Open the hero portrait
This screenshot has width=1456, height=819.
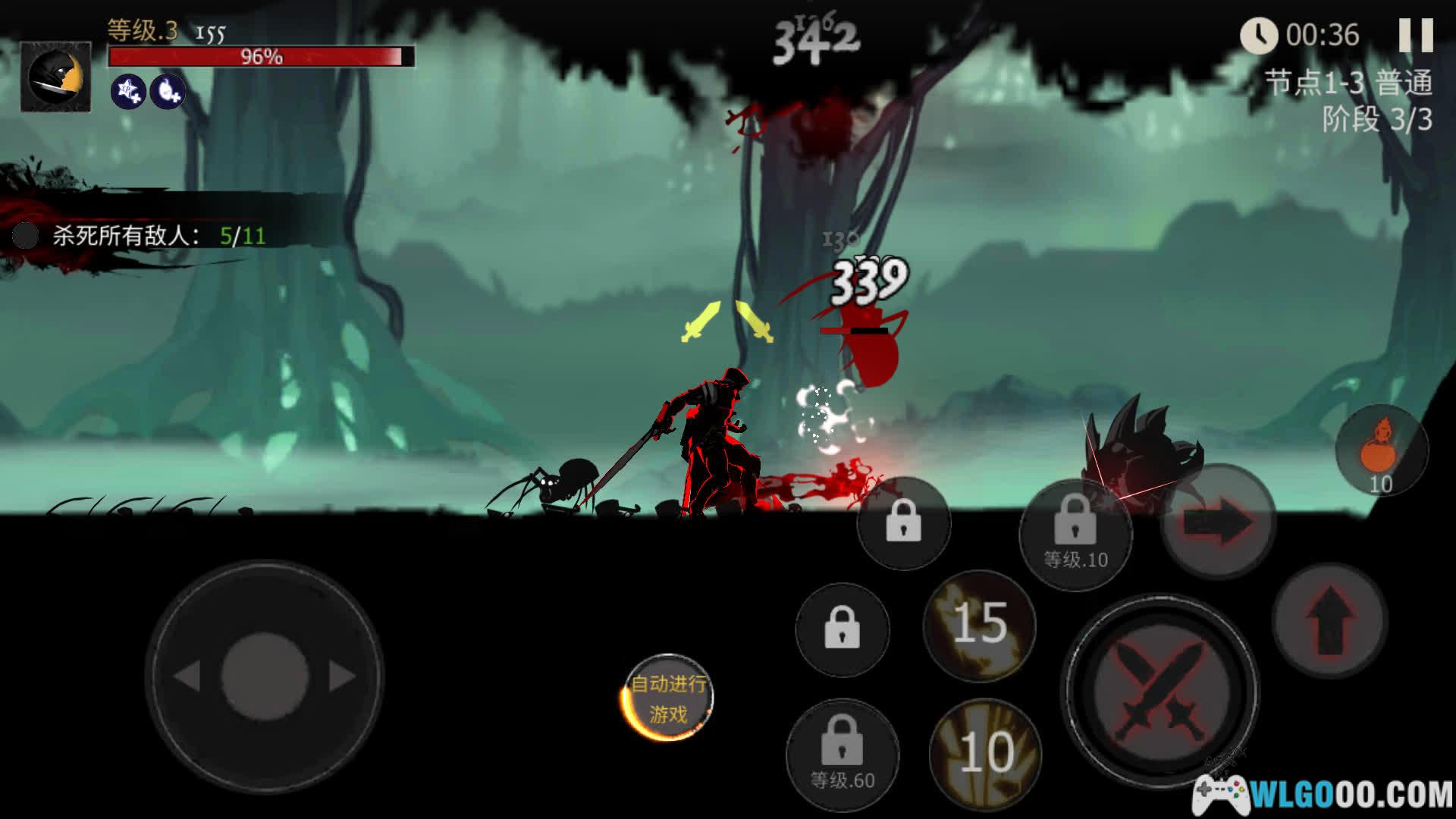tap(55, 77)
